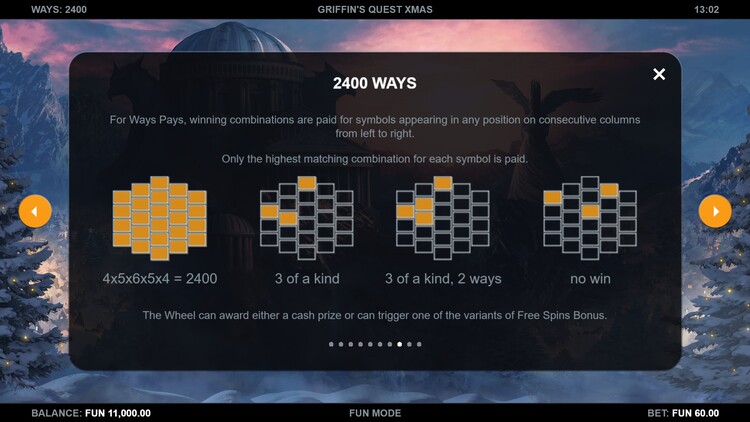Viewport: 750px width, 422px height.
Task: Close the 2400 Ways info panel
Action: [659, 74]
